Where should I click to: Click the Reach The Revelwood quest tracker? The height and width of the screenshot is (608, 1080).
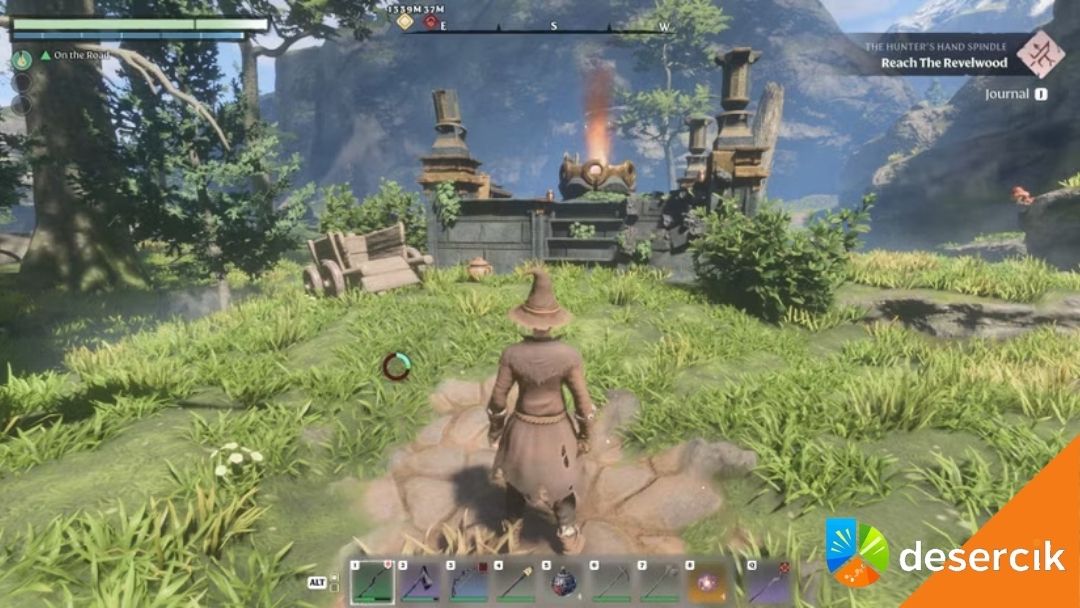click(x=944, y=62)
